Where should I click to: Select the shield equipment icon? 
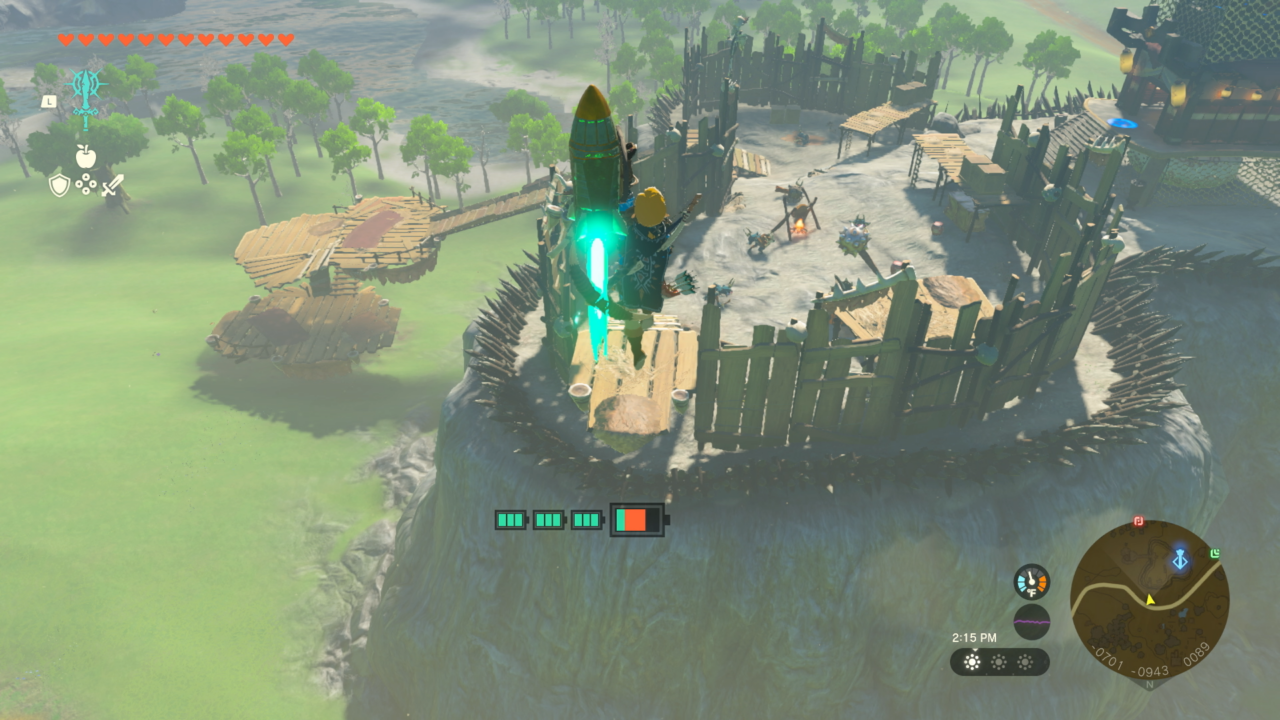coord(60,185)
